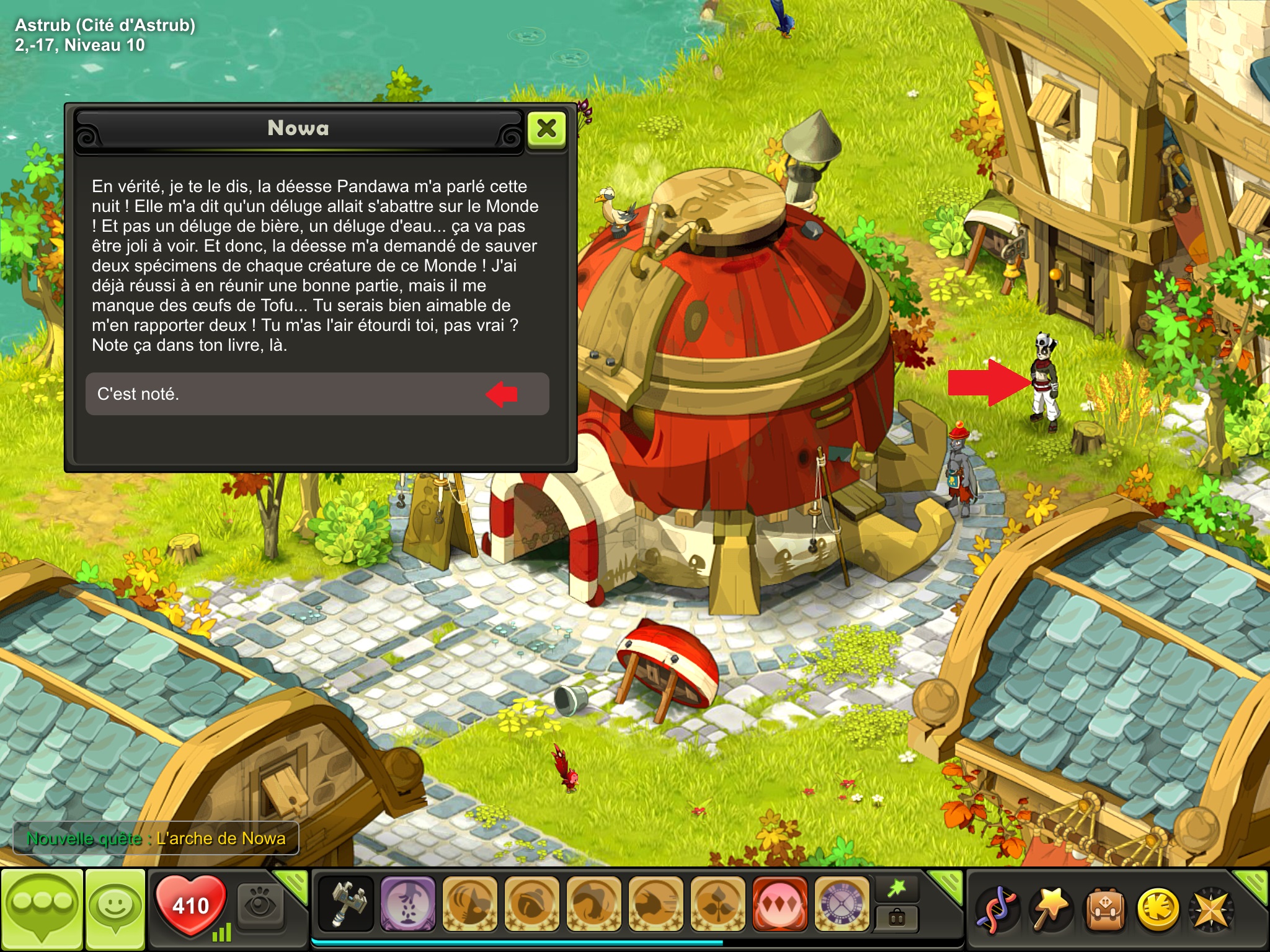Open the character DNA helix menu
This screenshot has height=952, width=1270.
click(x=997, y=909)
